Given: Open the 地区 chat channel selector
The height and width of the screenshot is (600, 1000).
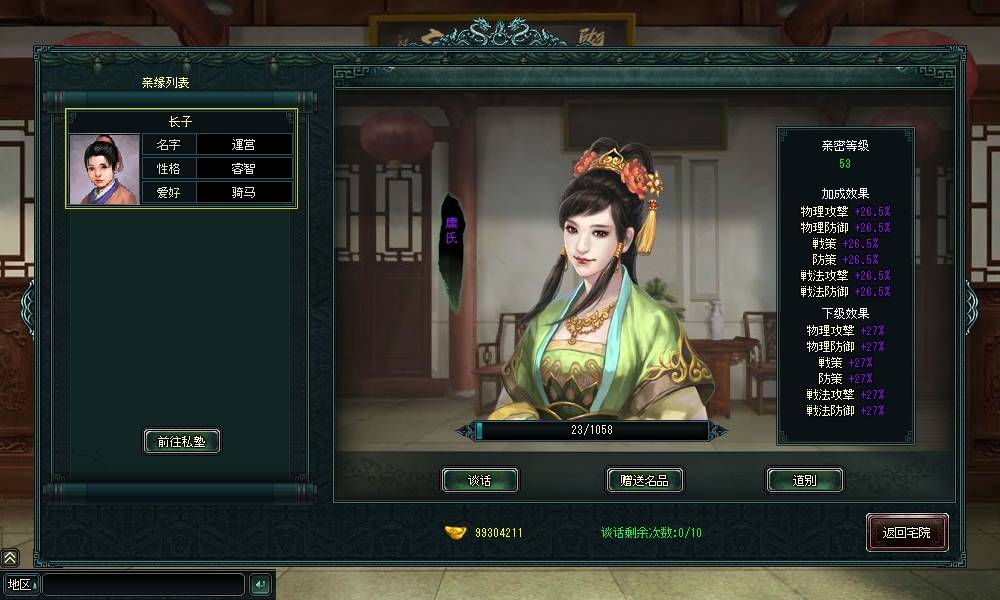Looking at the screenshot, I should tap(21, 584).
